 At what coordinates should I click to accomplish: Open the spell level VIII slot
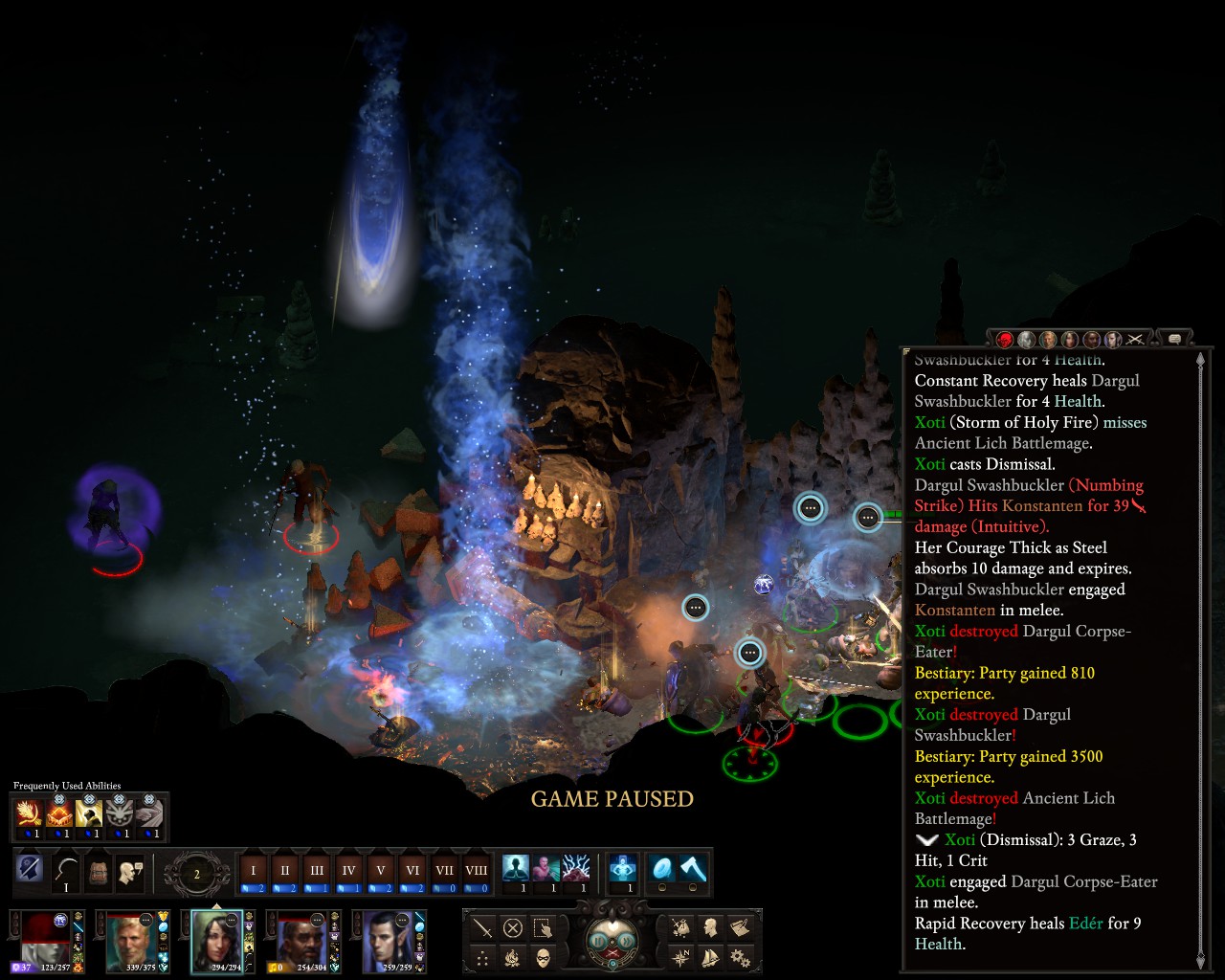[476, 872]
